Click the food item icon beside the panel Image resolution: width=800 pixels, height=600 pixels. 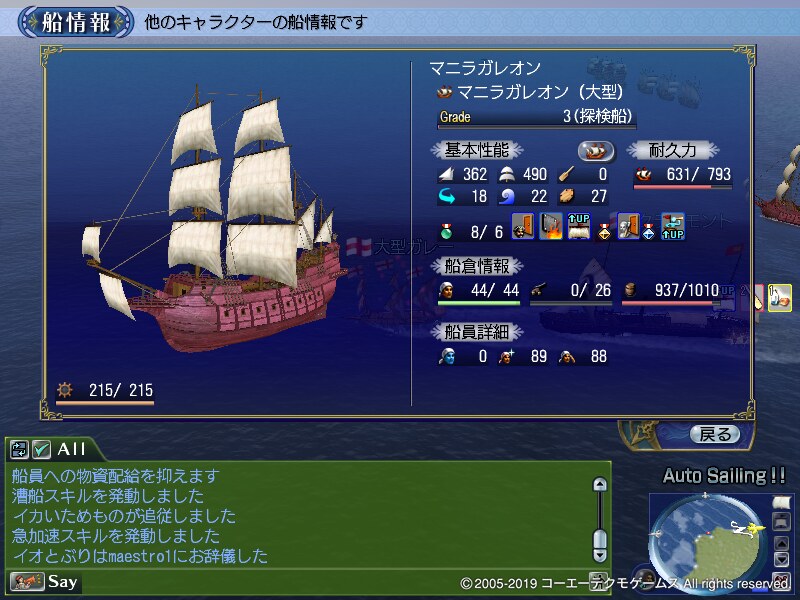coord(780,297)
